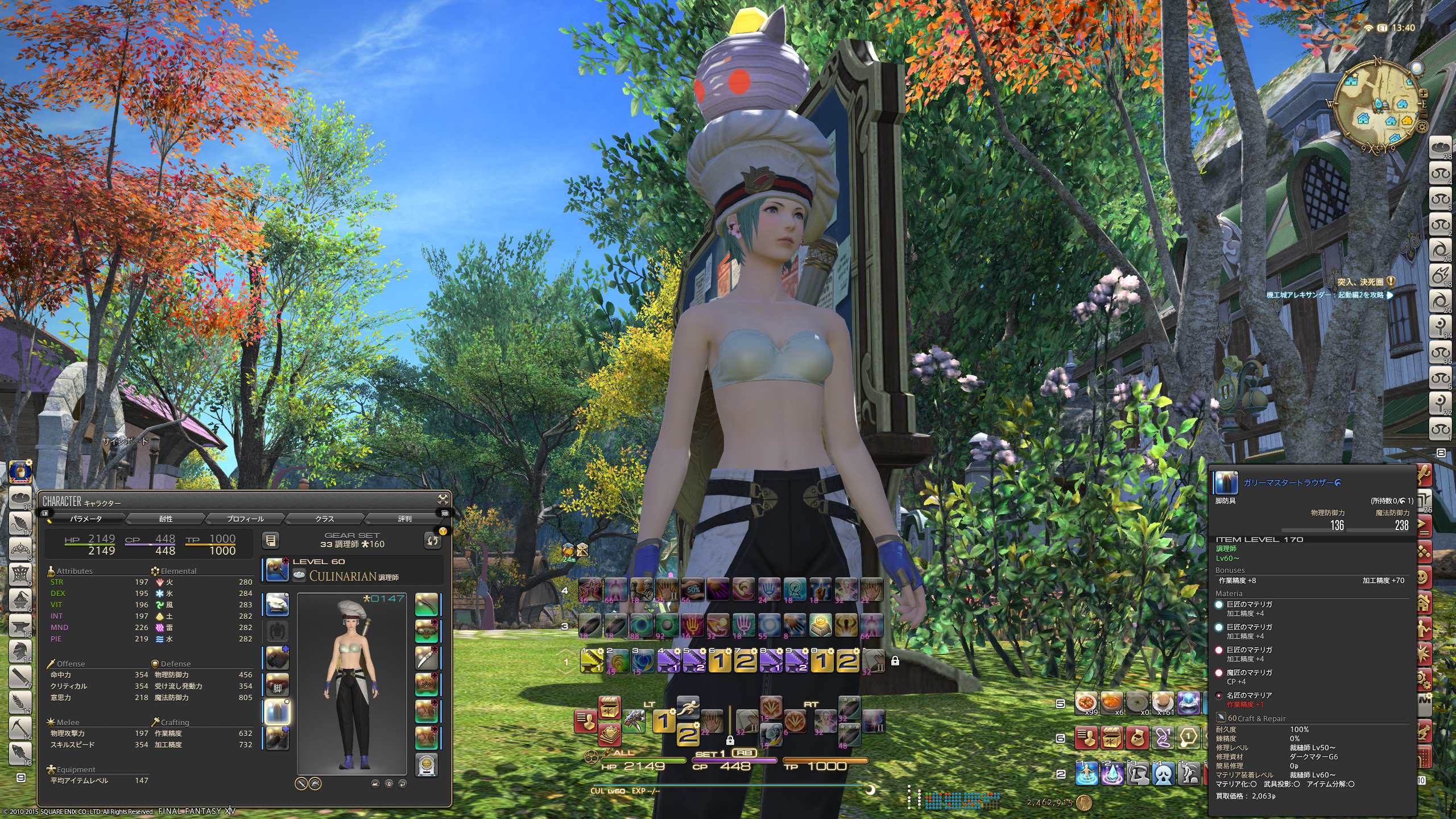Show the 評判 tab
Viewport: 1456px width, 819px height.
(x=404, y=519)
